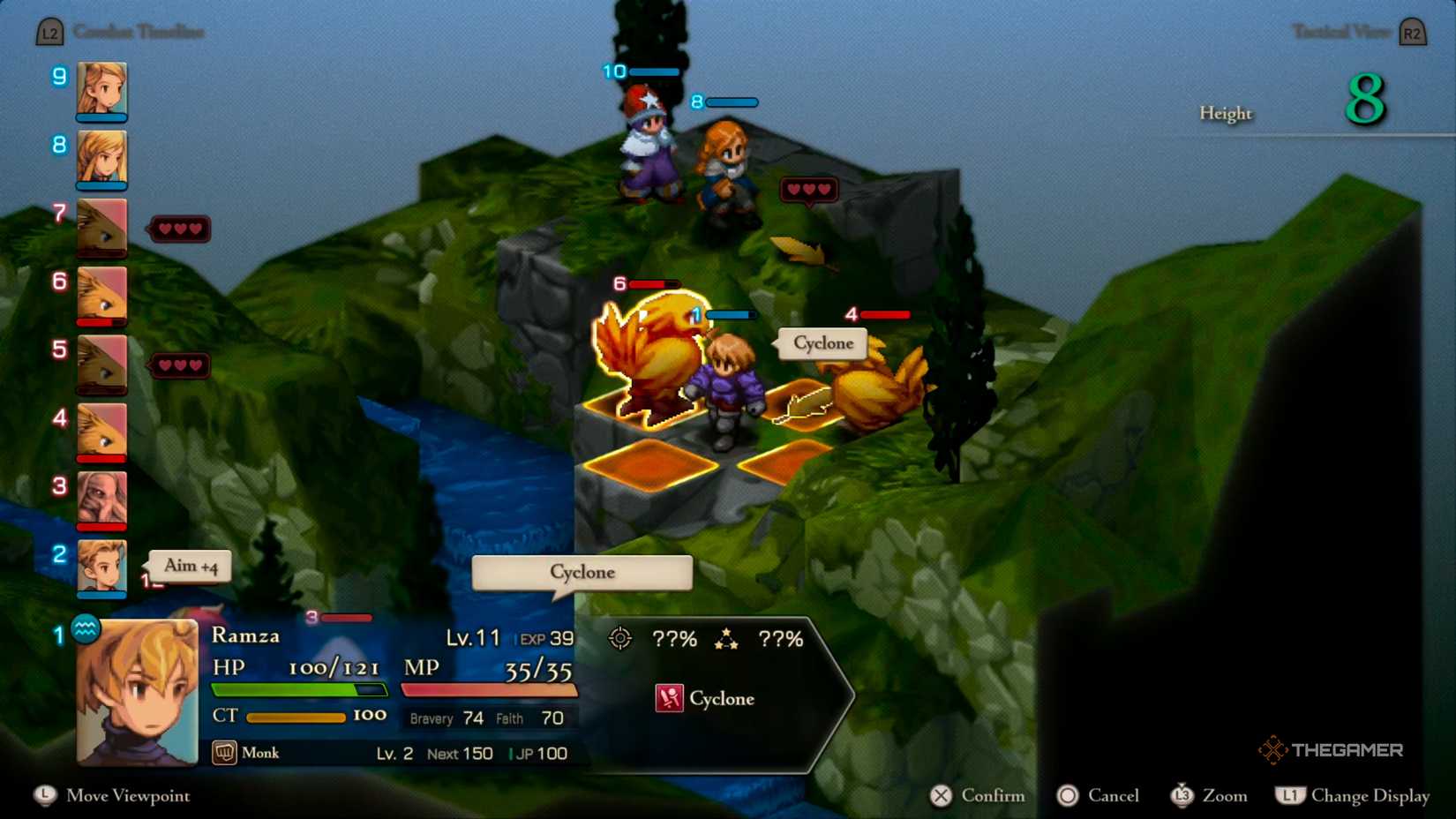
Task: Target the yellow-outlined chocobo with Cyclone
Action: [x=645, y=357]
